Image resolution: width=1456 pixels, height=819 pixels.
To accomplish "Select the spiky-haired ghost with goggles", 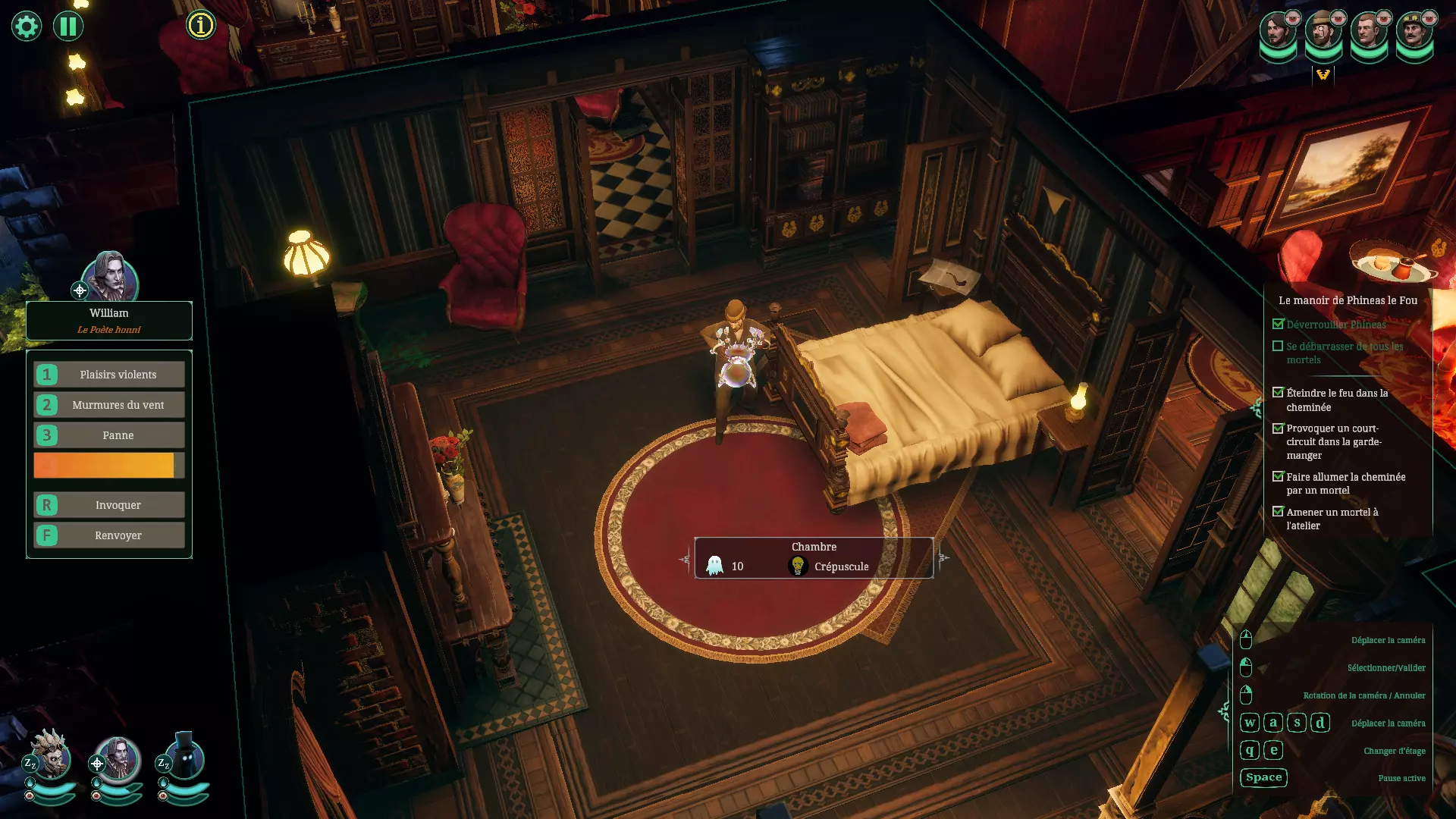I will click(52, 755).
